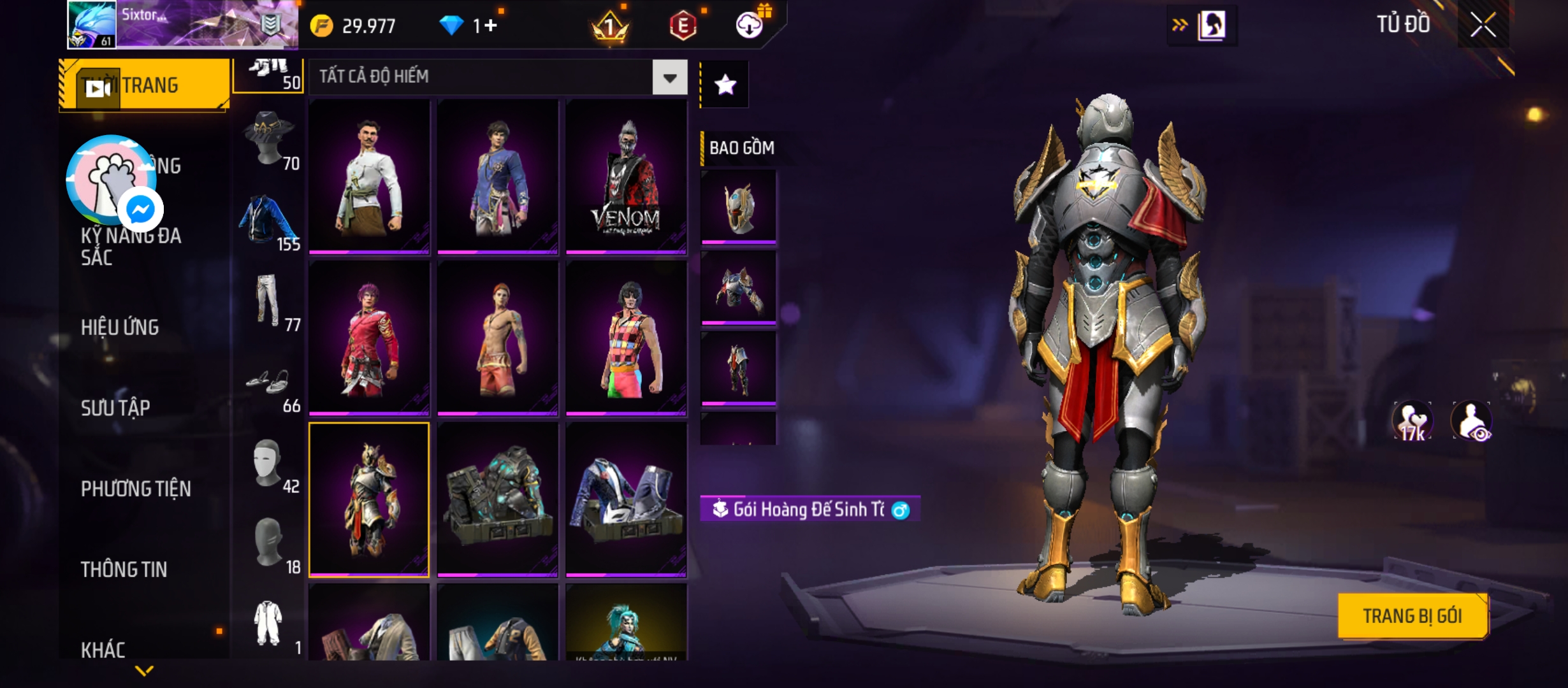Equip the bundle with TRANG BỊ GÓI
Screen dimensions: 1568x688
point(1412,616)
